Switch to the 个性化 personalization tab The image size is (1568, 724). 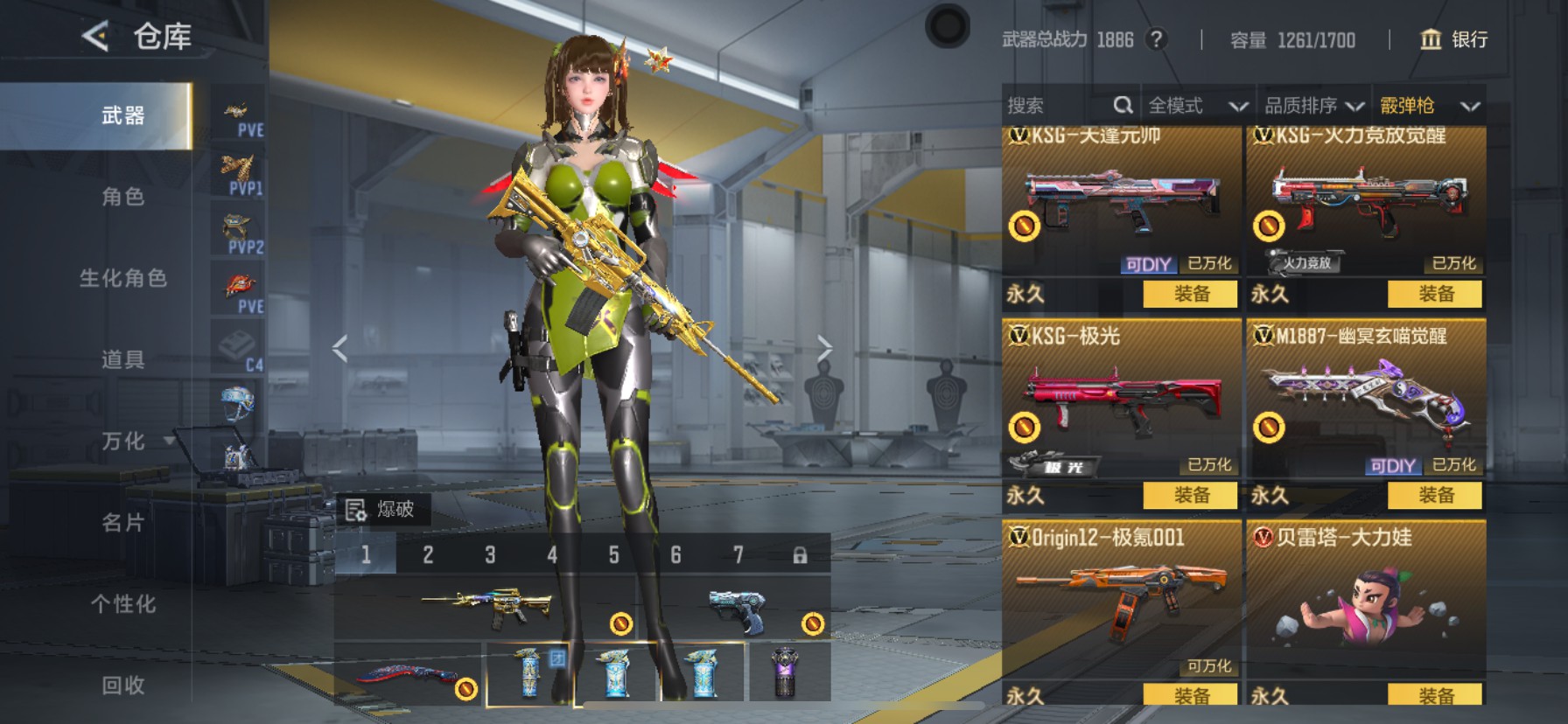[122, 604]
